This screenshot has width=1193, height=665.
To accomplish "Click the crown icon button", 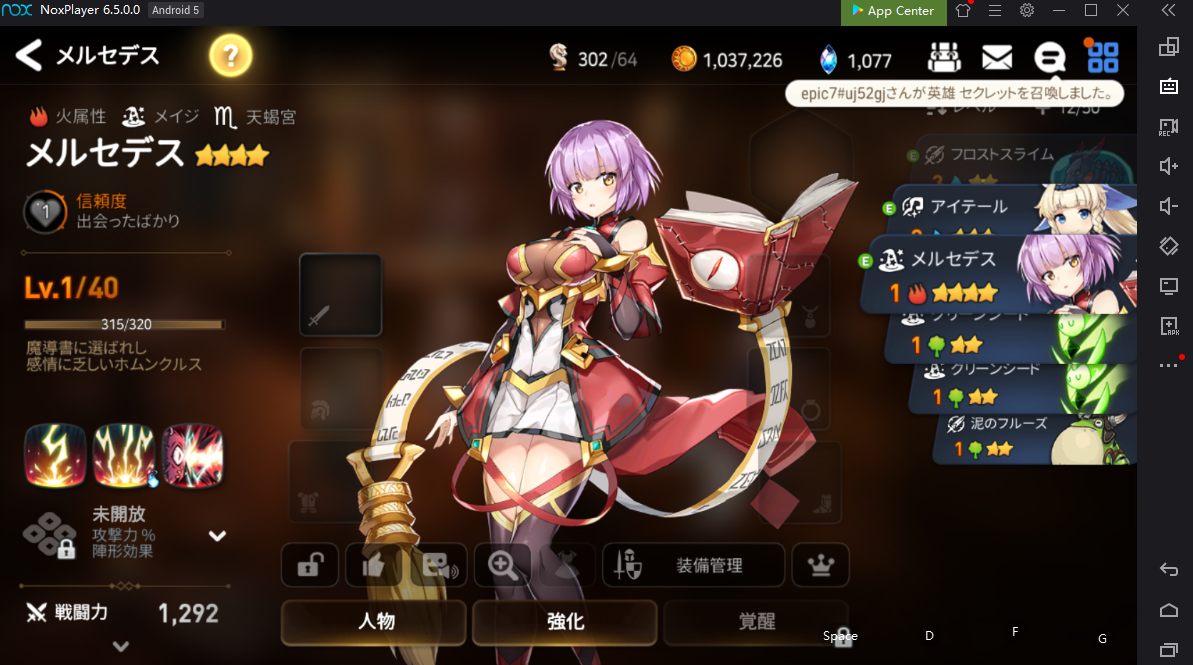I will (820, 566).
